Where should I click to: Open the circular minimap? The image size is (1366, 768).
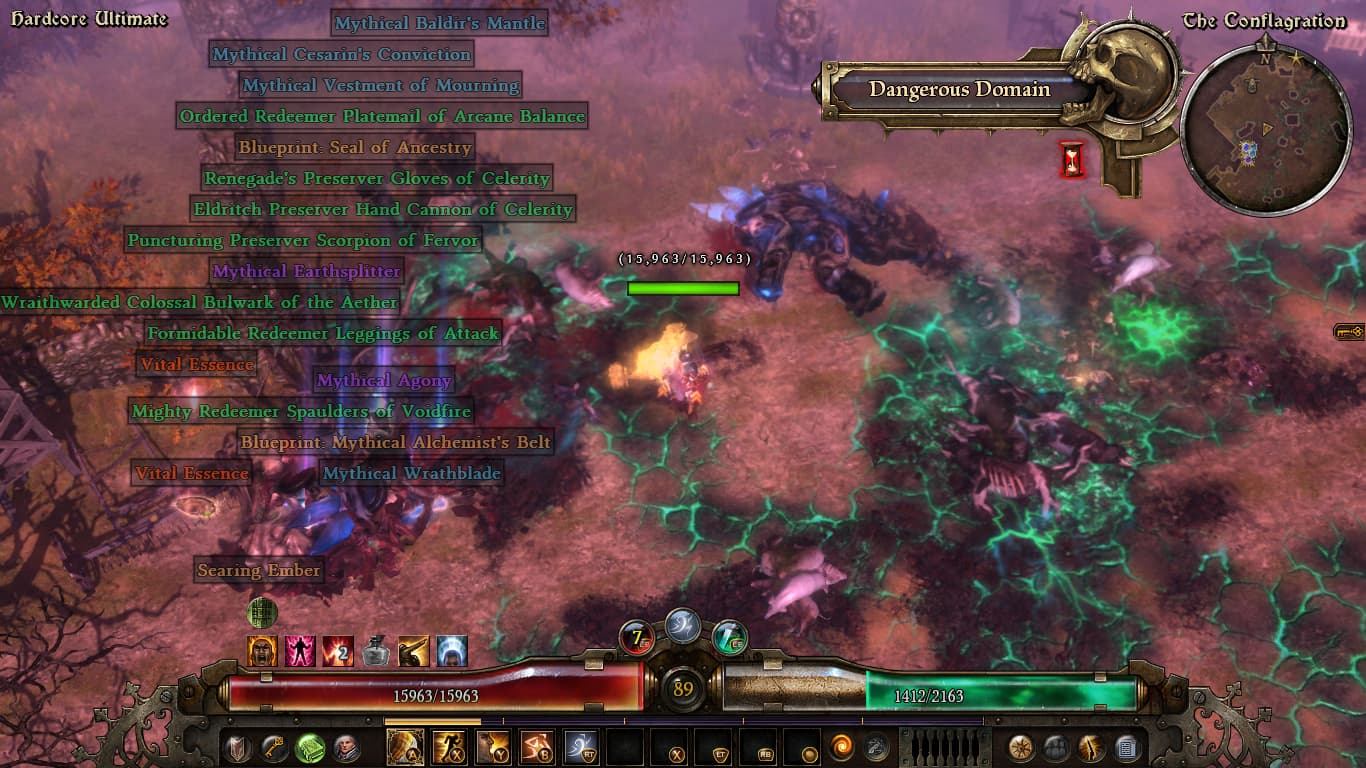click(x=1251, y=129)
